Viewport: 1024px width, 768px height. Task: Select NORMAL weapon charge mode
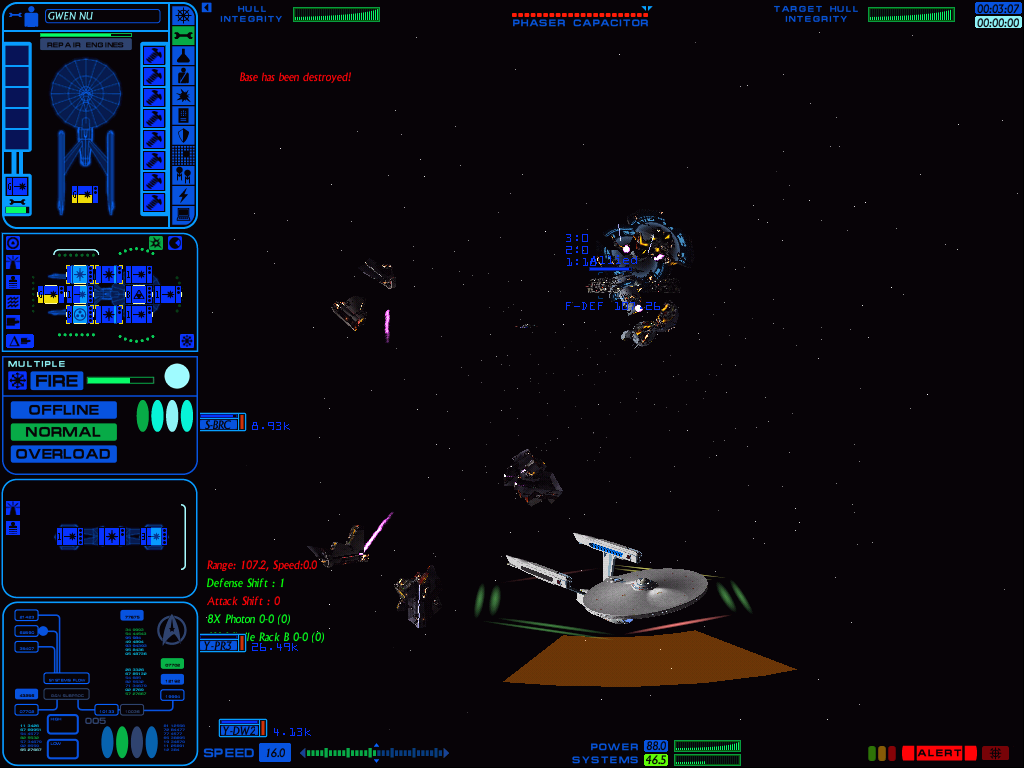[64, 432]
